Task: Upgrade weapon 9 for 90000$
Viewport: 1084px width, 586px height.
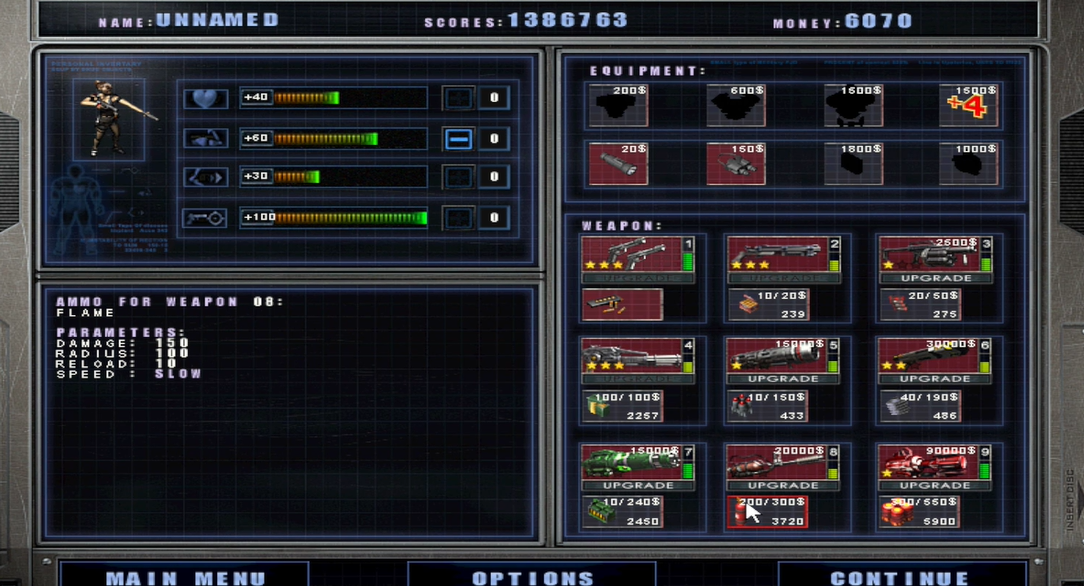Action: [x=935, y=485]
